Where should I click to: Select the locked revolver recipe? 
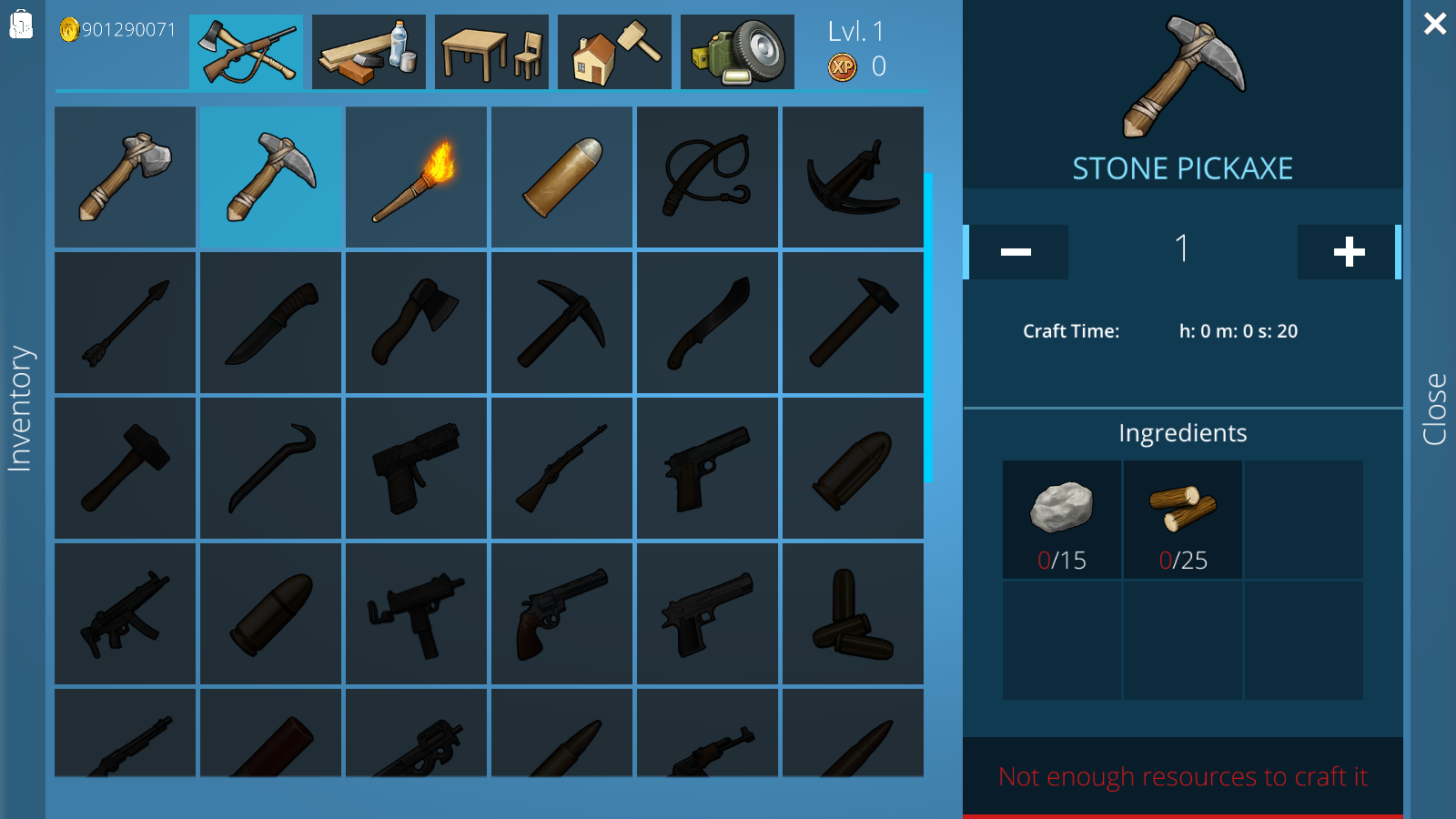(x=562, y=613)
